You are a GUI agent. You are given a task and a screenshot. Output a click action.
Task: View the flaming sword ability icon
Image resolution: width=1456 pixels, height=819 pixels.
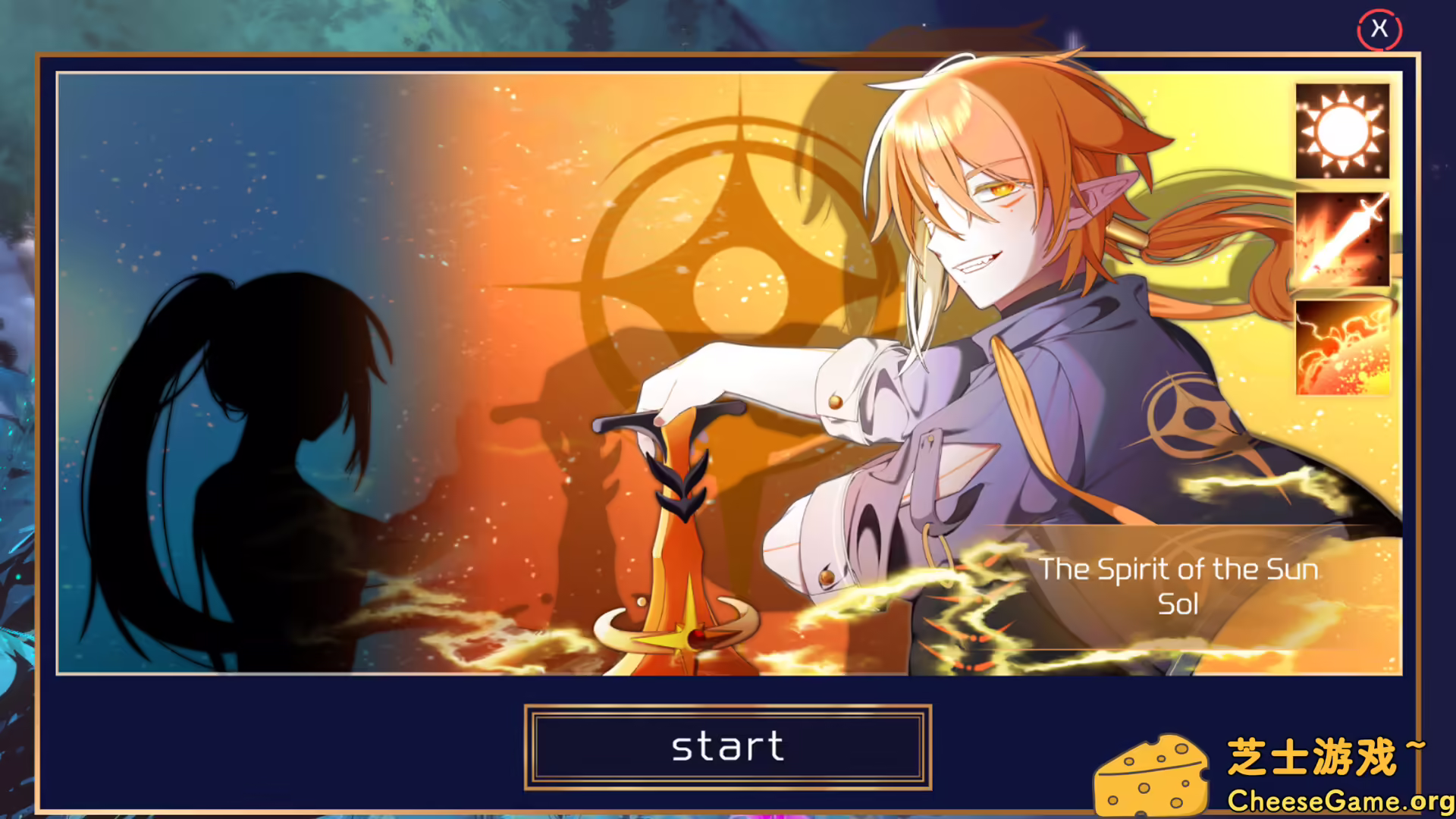click(1341, 239)
